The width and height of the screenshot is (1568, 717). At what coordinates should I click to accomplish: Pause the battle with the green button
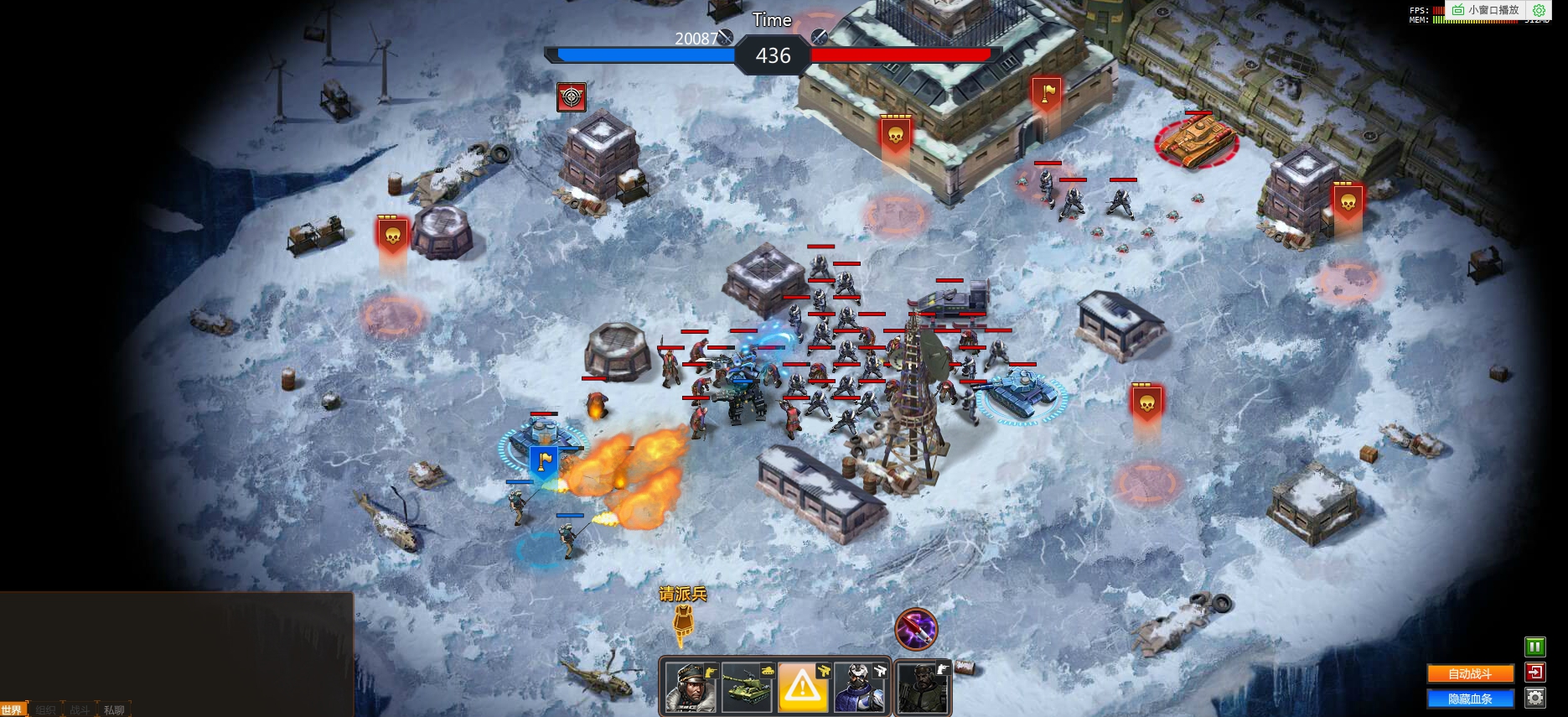tap(1534, 647)
